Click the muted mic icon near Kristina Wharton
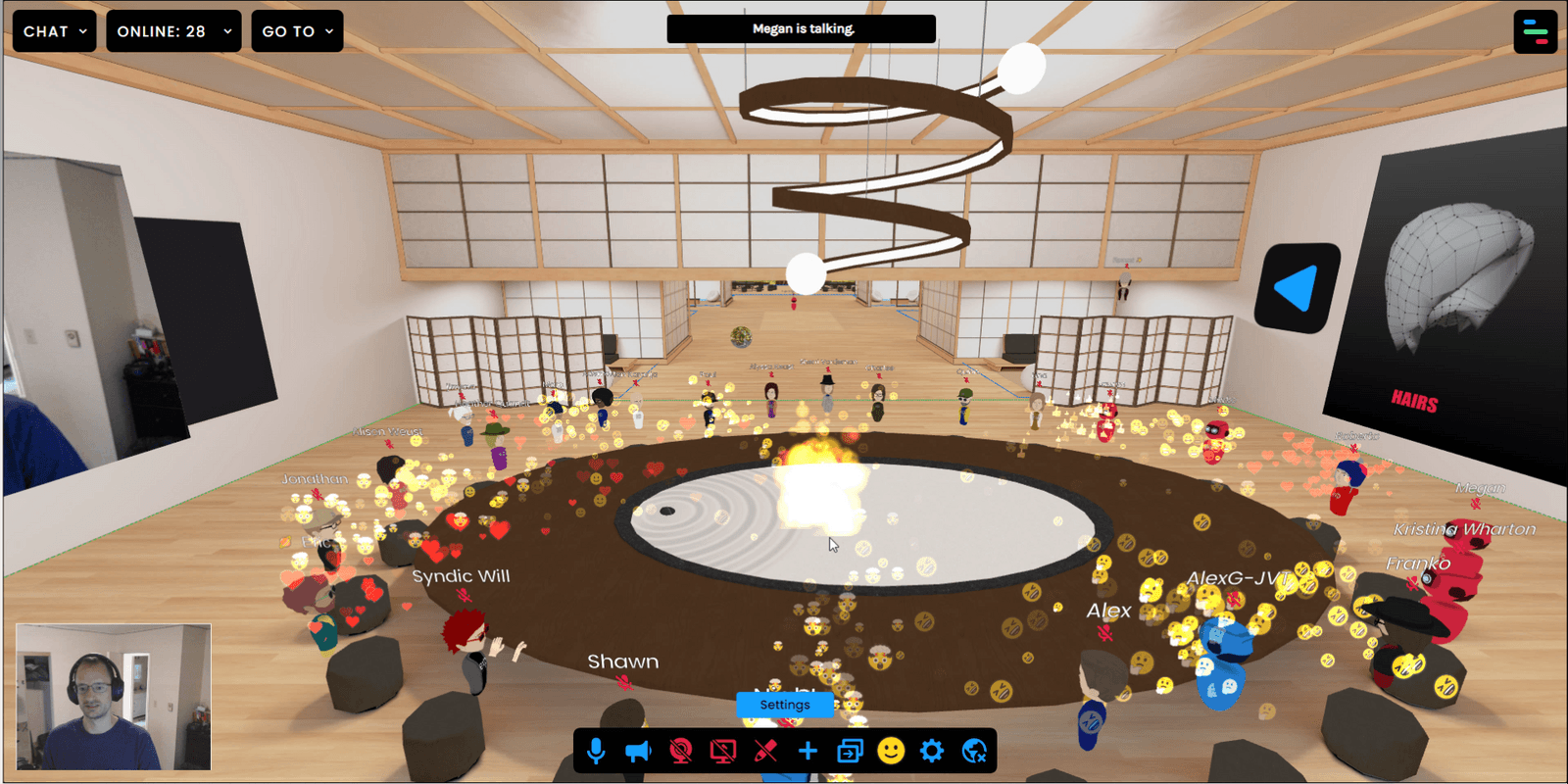1568x784 pixels. tap(1459, 547)
